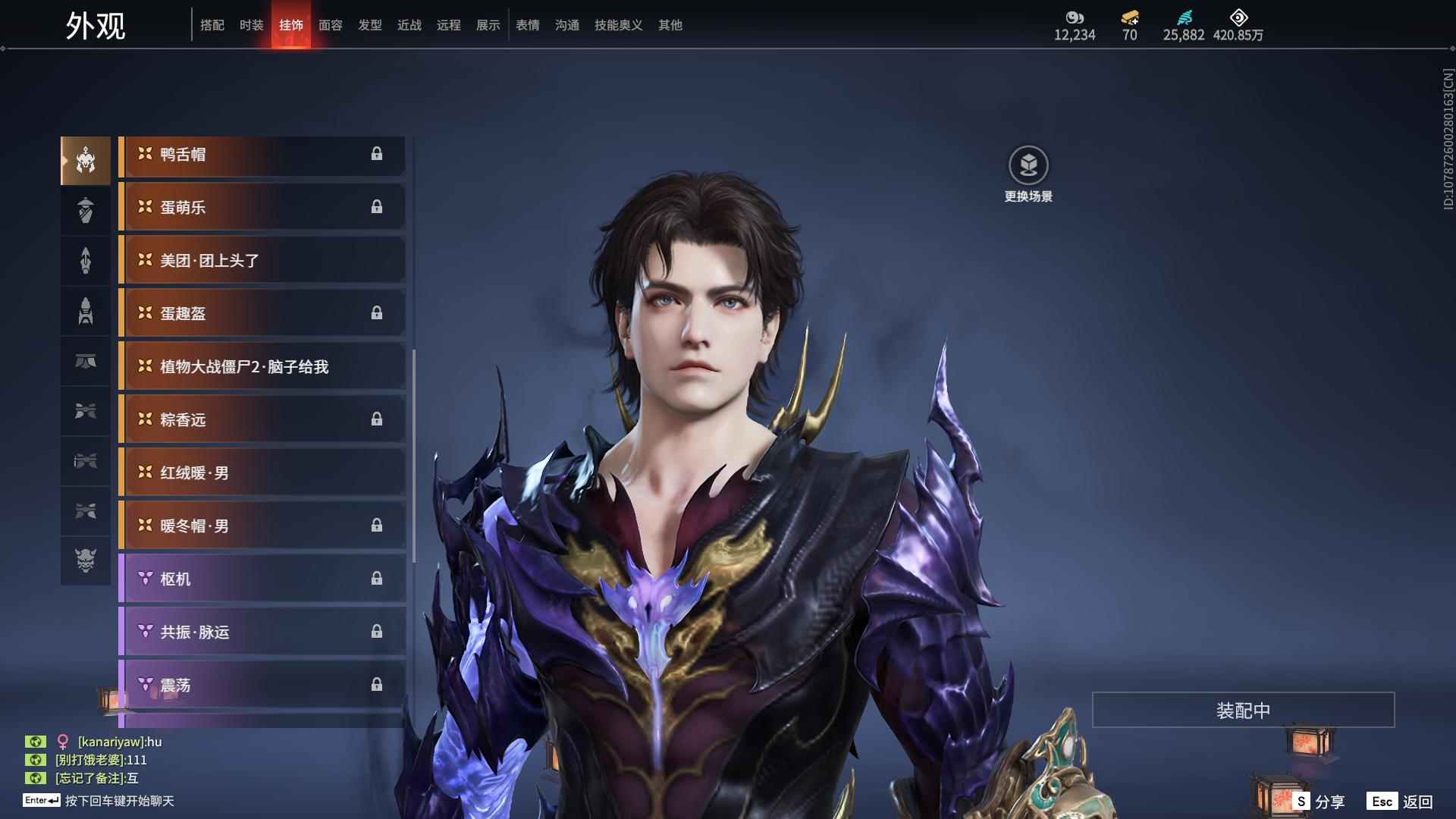Choose the 红绒暖·男 headwear
The image size is (1456, 819).
pyautogui.click(x=262, y=473)
